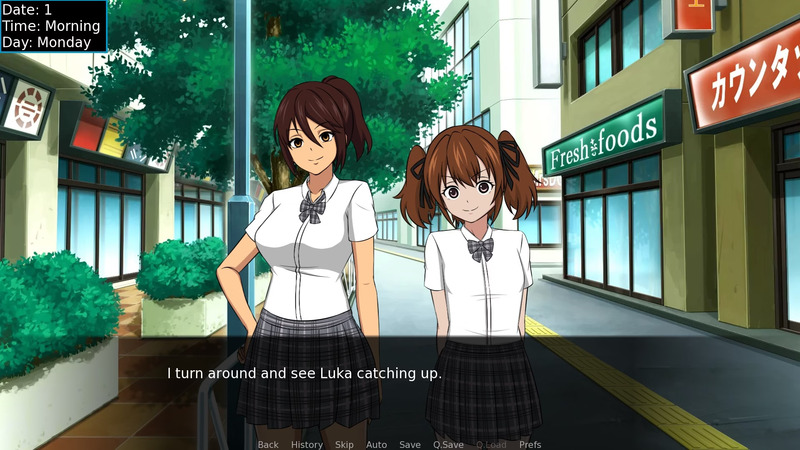Viewport: 800px width, 450px height.
Task: Open the Save menu
Action: [x=410, y=444]
